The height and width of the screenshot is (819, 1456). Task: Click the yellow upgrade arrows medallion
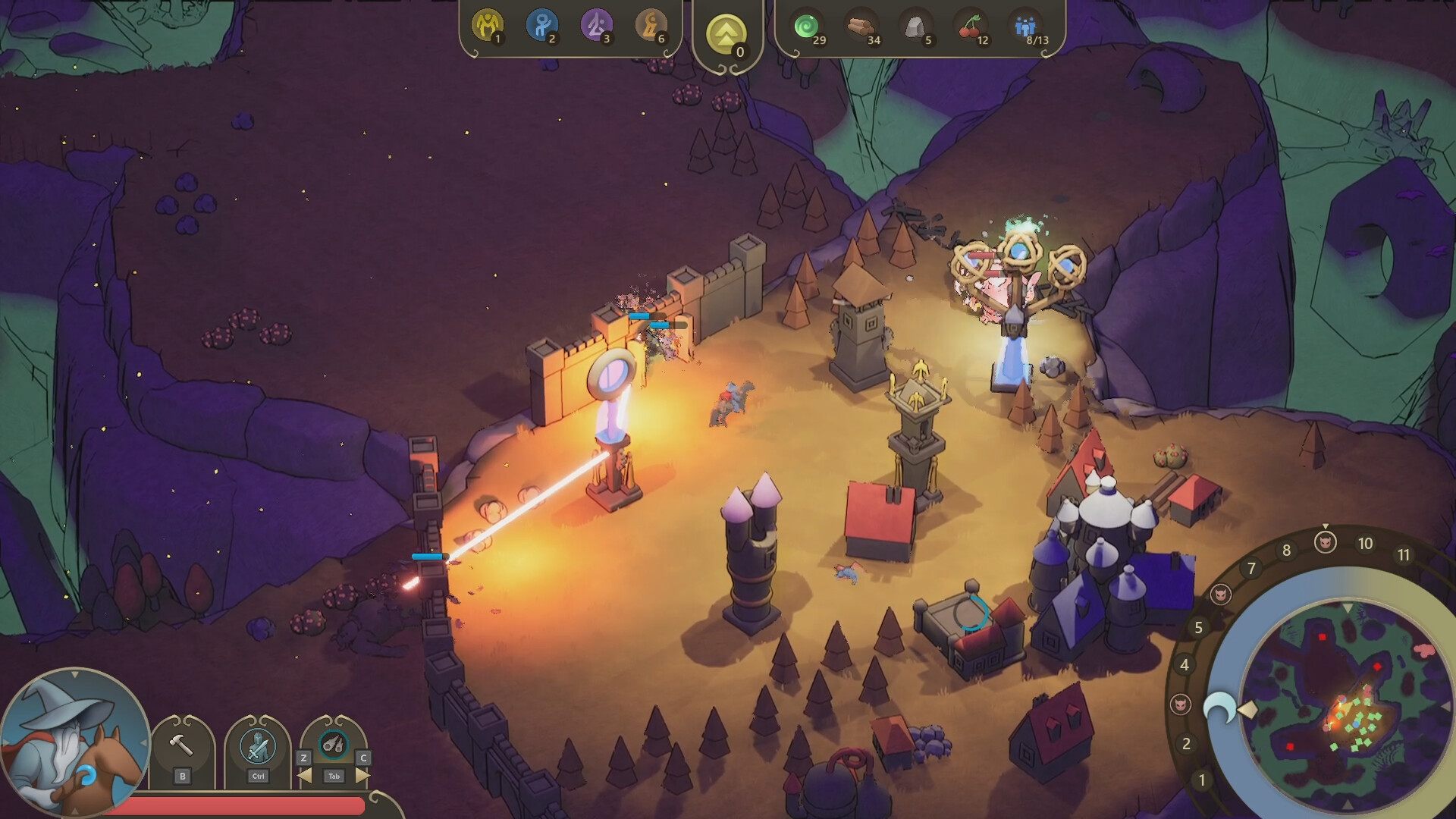point(726,34)
